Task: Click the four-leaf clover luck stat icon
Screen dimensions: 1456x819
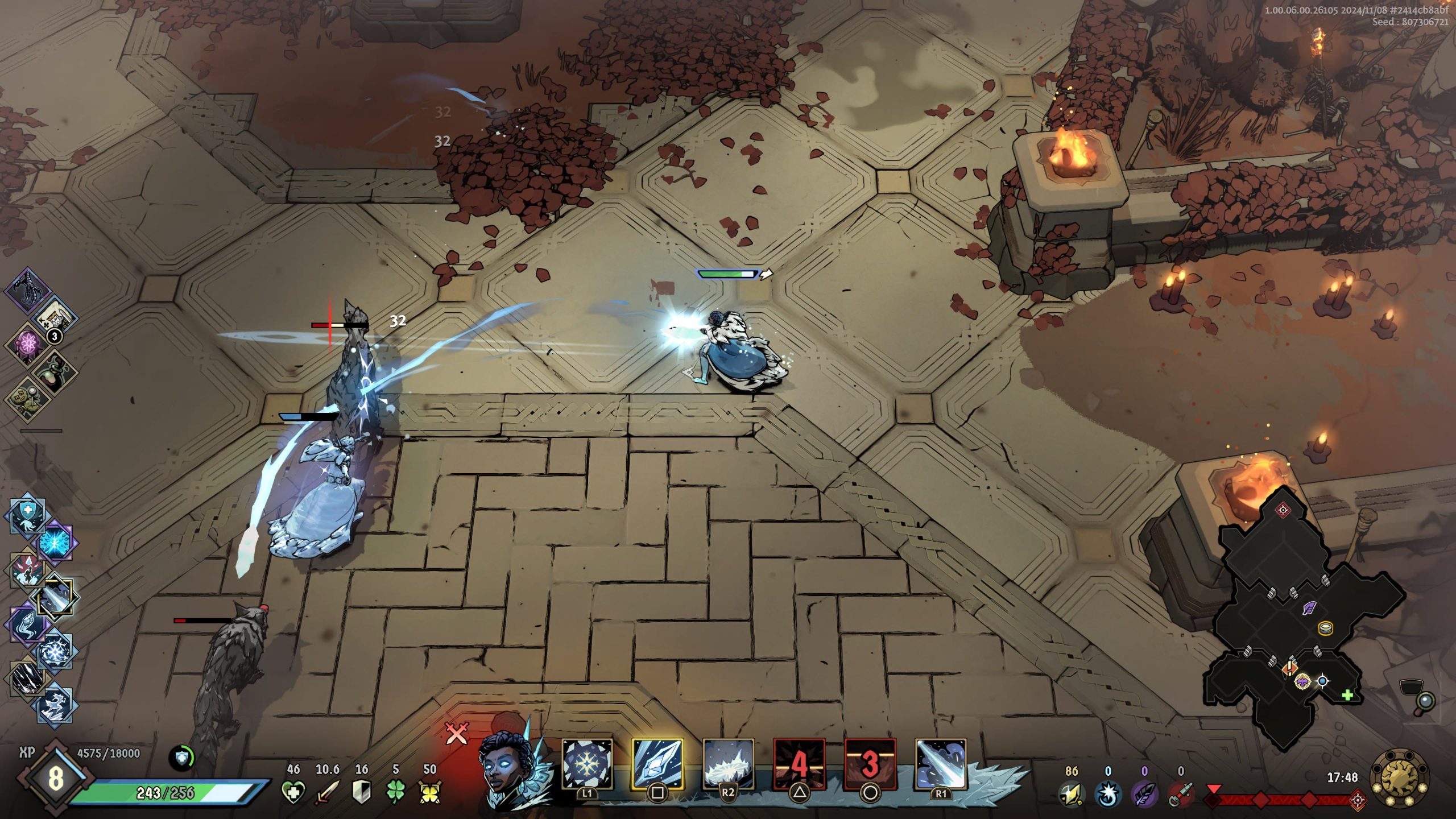Action: tap(396, 792)
